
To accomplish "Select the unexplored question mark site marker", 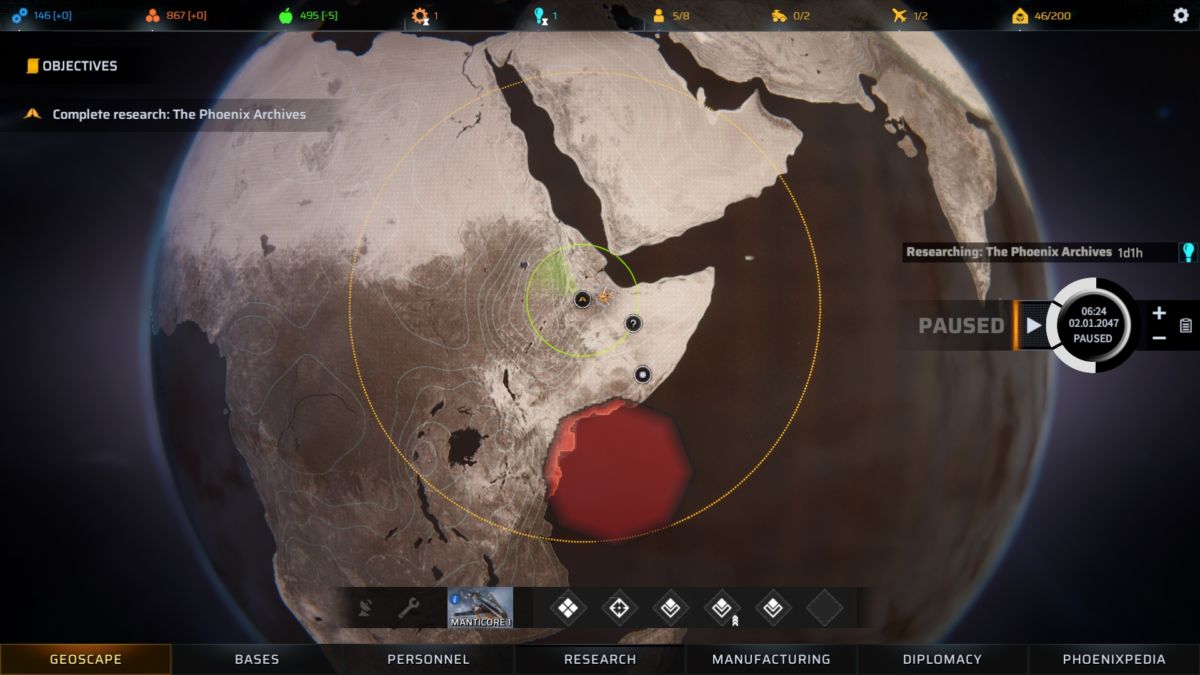I will [633, 323].
